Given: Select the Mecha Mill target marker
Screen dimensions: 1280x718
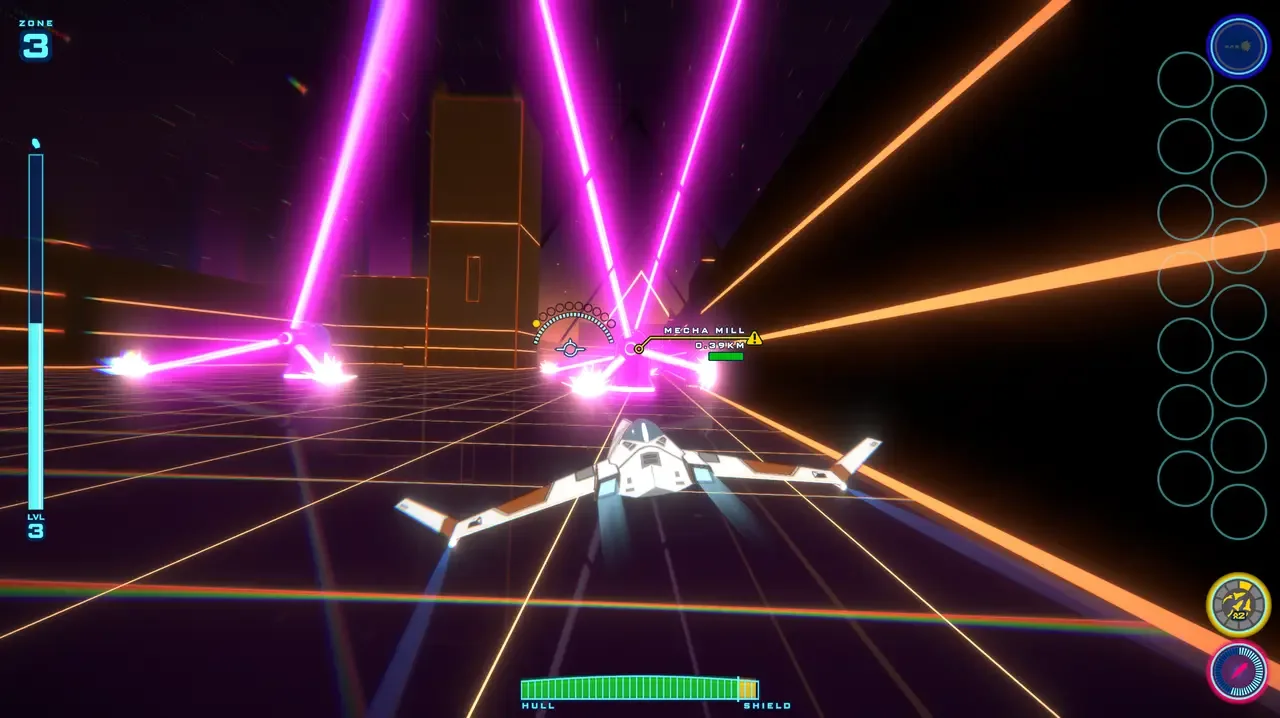Looking at the screenshot, I should point(639,349).
